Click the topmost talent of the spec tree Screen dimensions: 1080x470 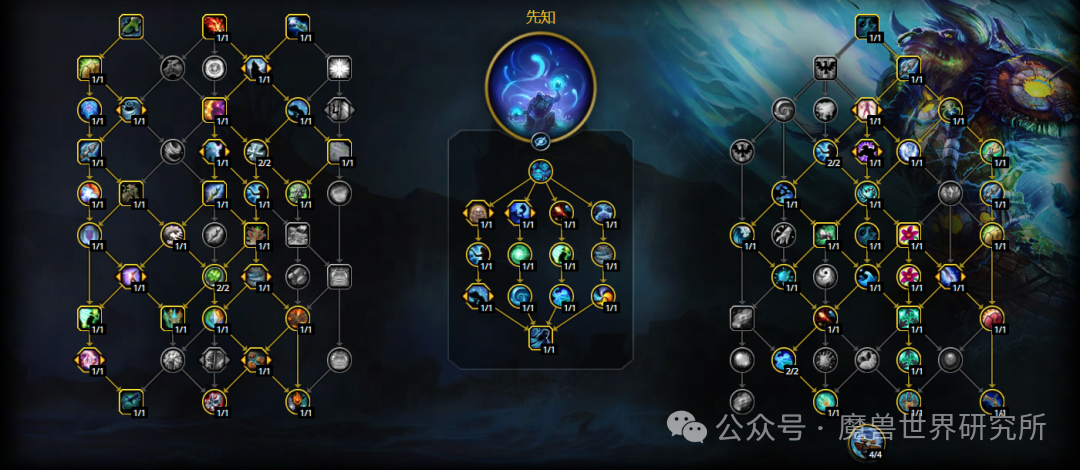click(867, 26)
